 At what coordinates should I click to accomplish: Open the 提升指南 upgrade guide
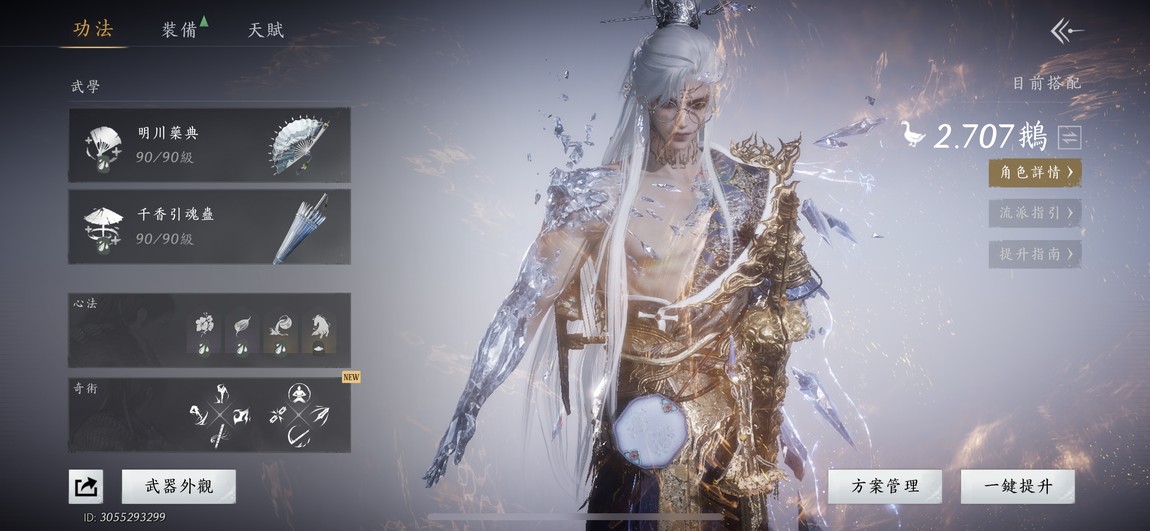click(1034, 254)
